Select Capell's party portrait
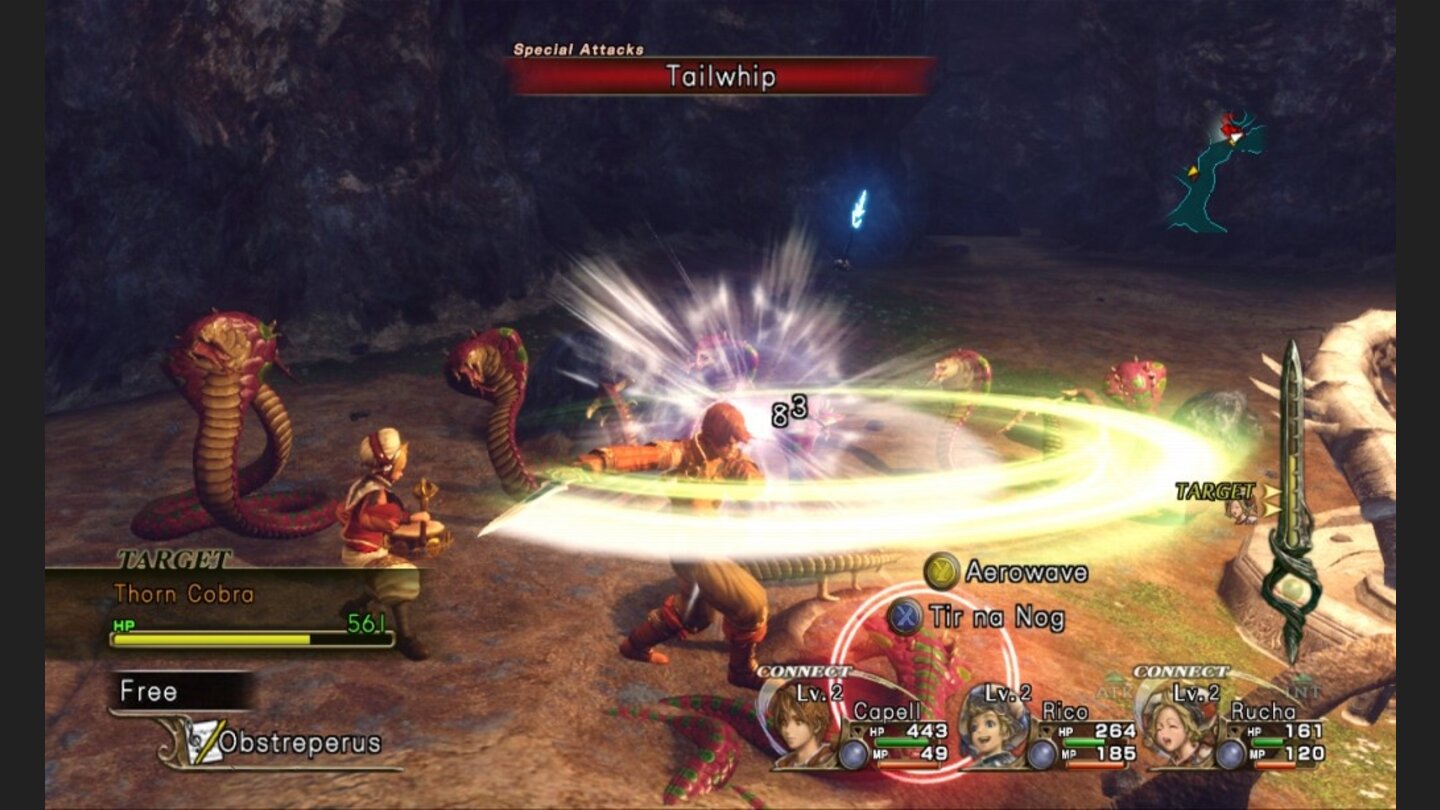 (797, 724)
